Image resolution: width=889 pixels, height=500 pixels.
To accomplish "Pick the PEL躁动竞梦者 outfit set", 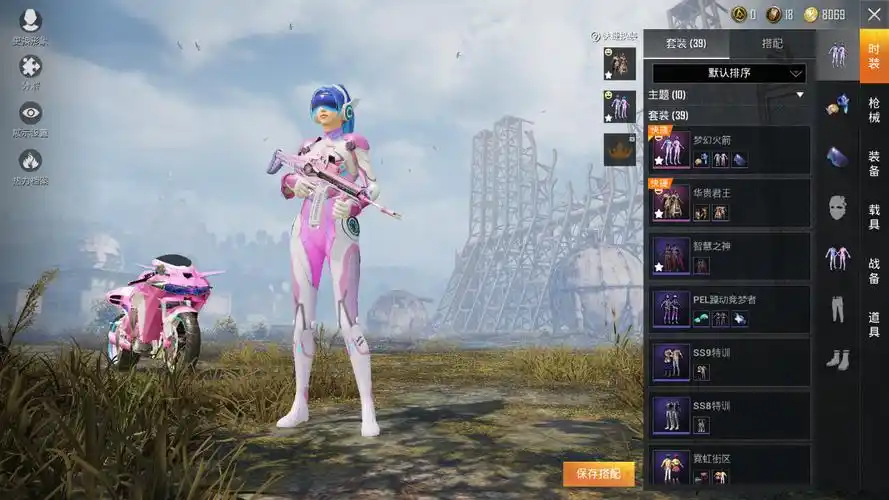I will click(729, 309).
